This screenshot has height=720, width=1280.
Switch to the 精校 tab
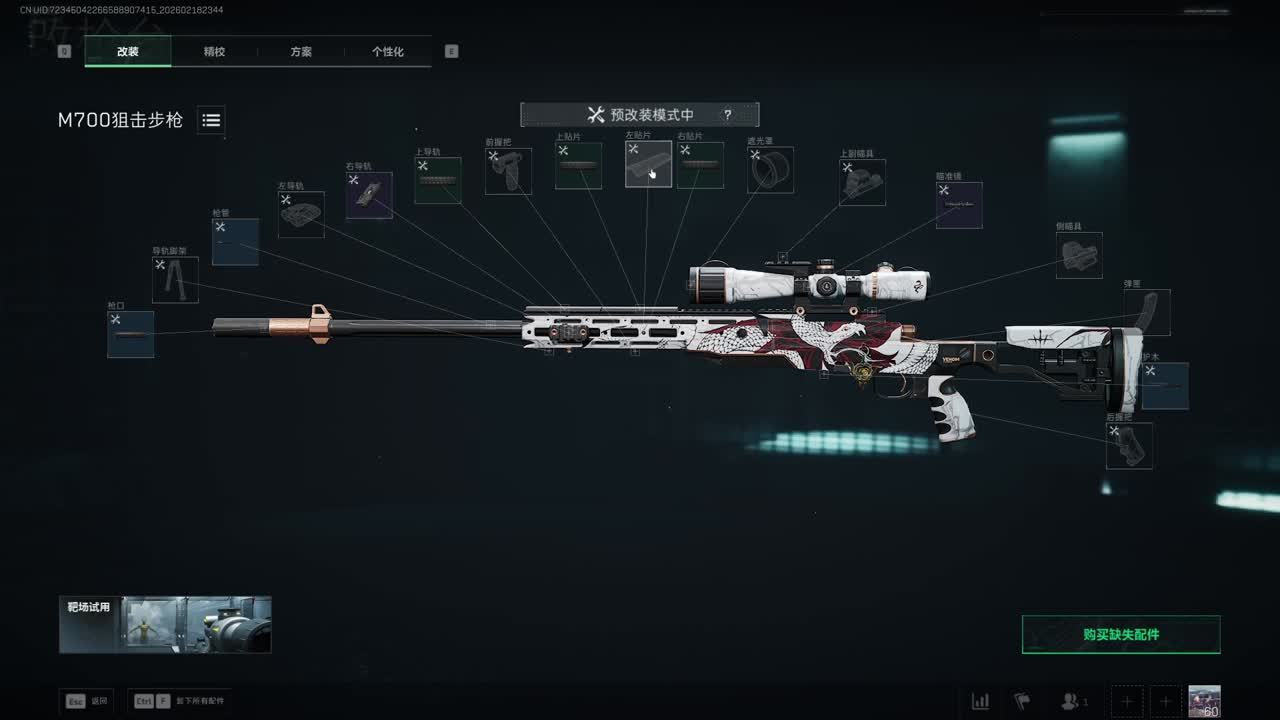pos(214,52)
